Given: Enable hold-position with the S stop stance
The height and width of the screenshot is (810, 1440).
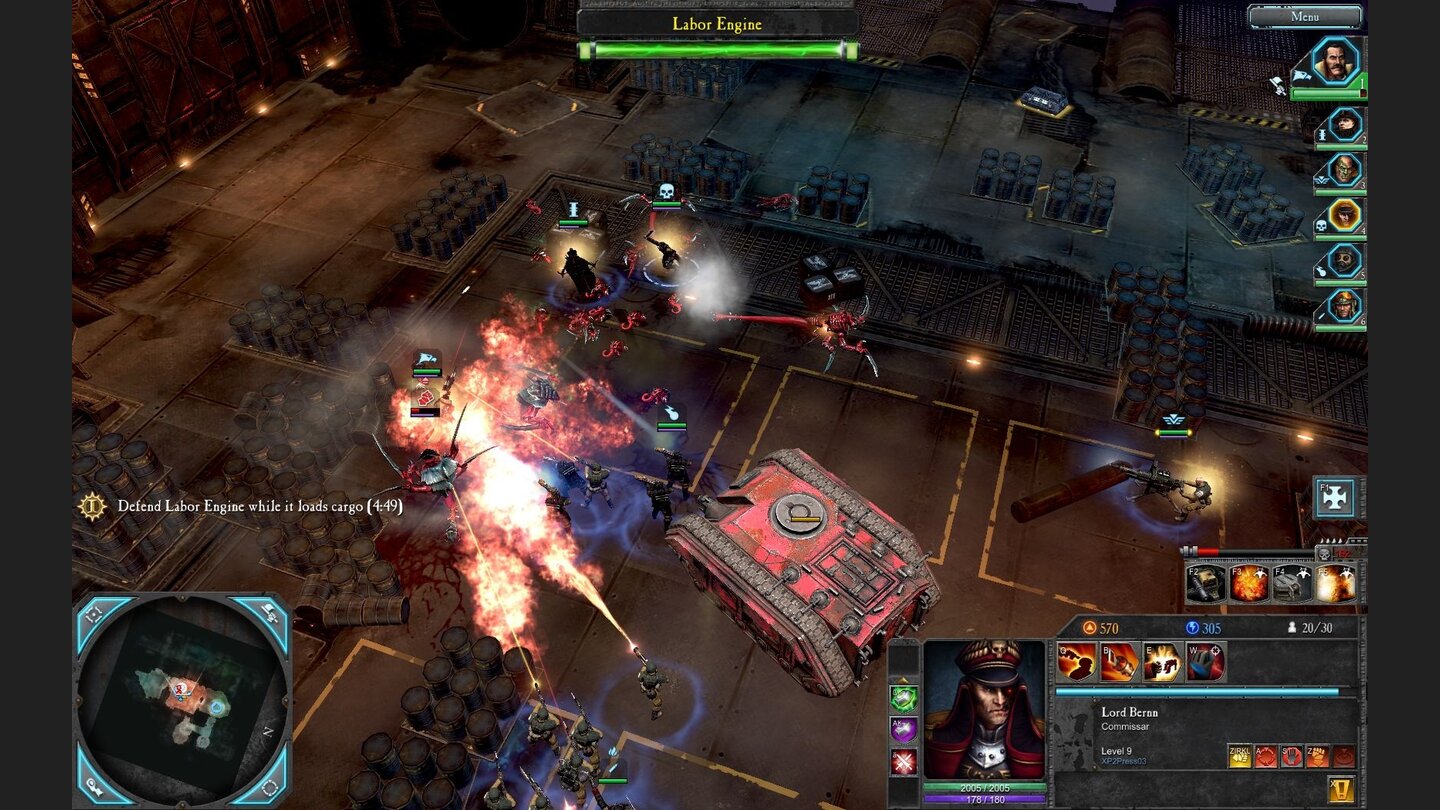Looking at the screenshot, I should (x=1292, y=756).
